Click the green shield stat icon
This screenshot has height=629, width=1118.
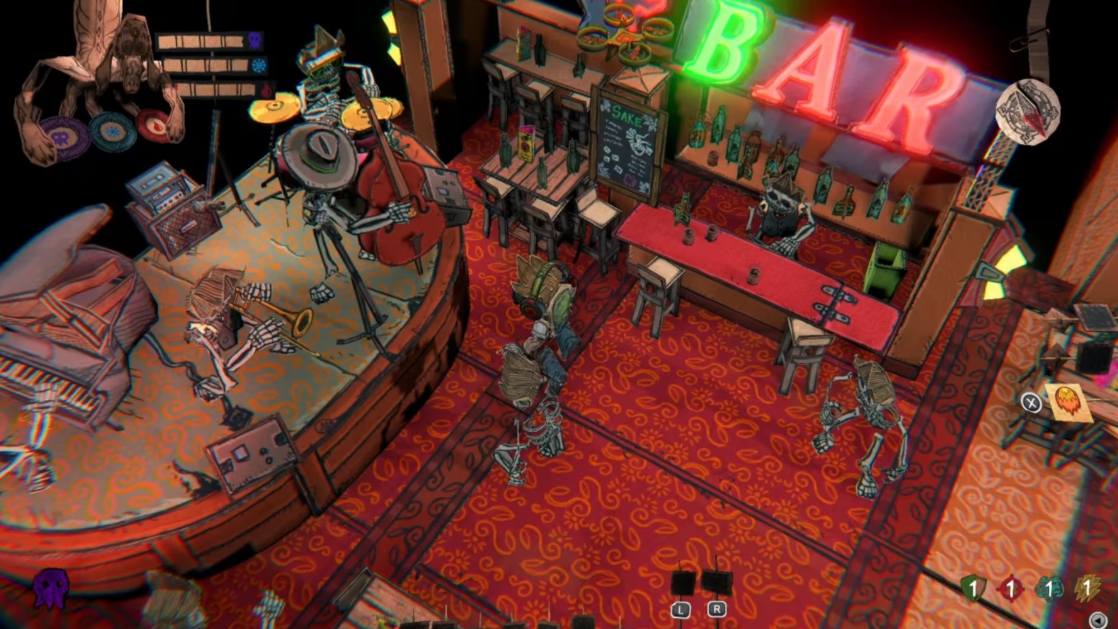[972, 589]
